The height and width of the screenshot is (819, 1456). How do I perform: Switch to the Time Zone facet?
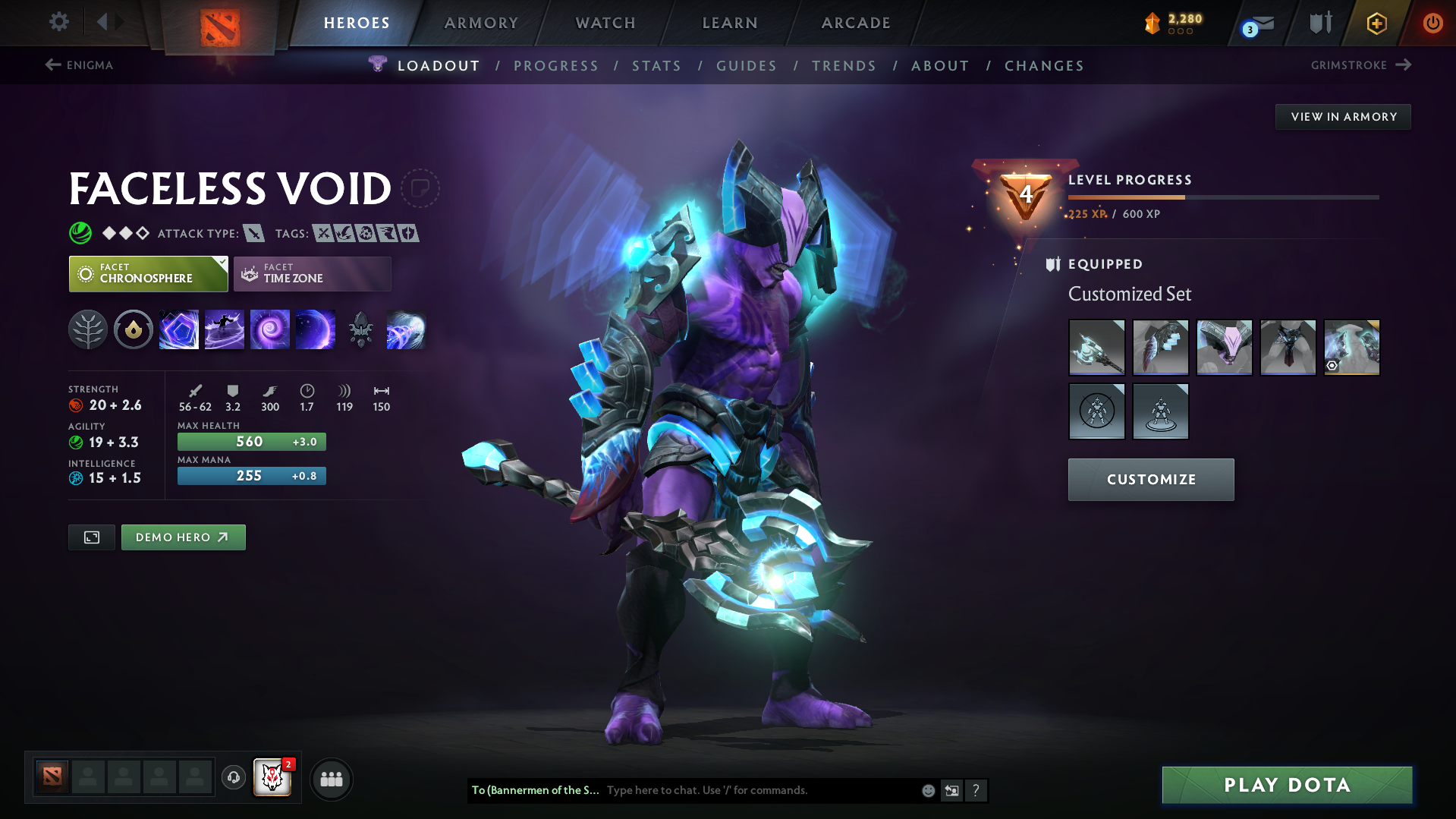click(x=311, y=273)
